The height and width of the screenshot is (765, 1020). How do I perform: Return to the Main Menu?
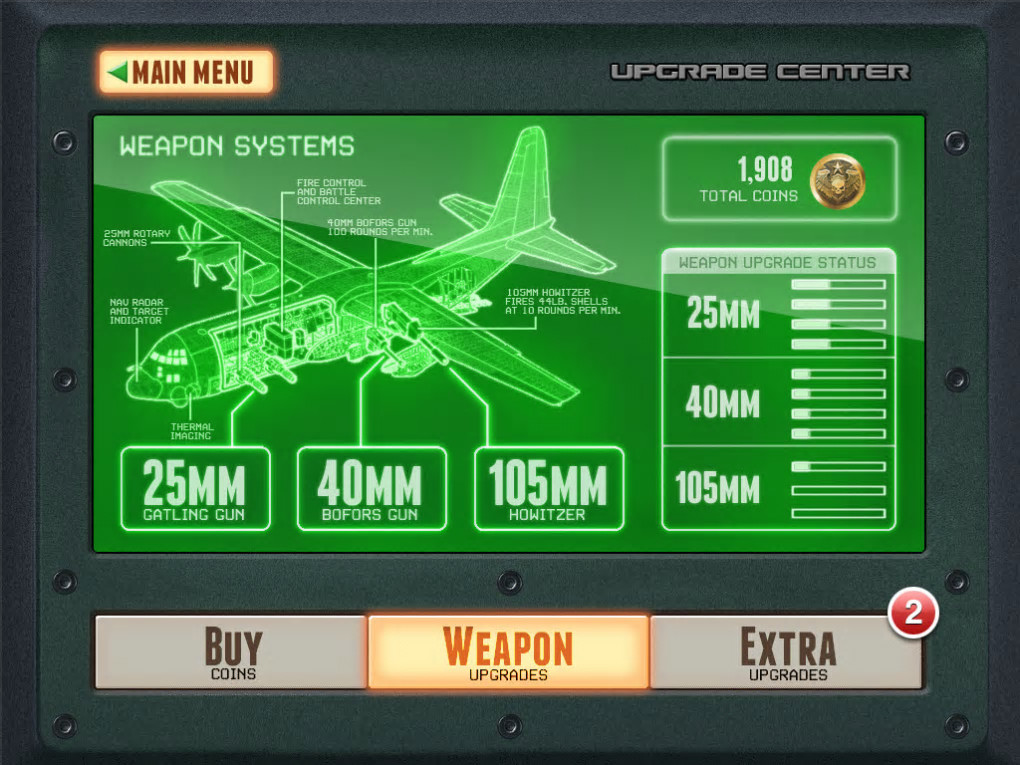tap(186, 72)
